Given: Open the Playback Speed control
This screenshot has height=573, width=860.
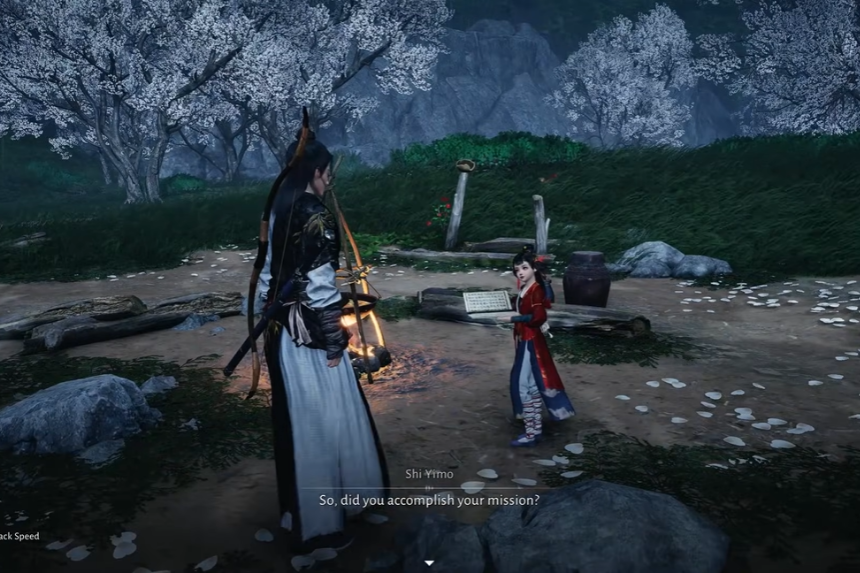Looking at the screenshot, I should click(18, 536).
